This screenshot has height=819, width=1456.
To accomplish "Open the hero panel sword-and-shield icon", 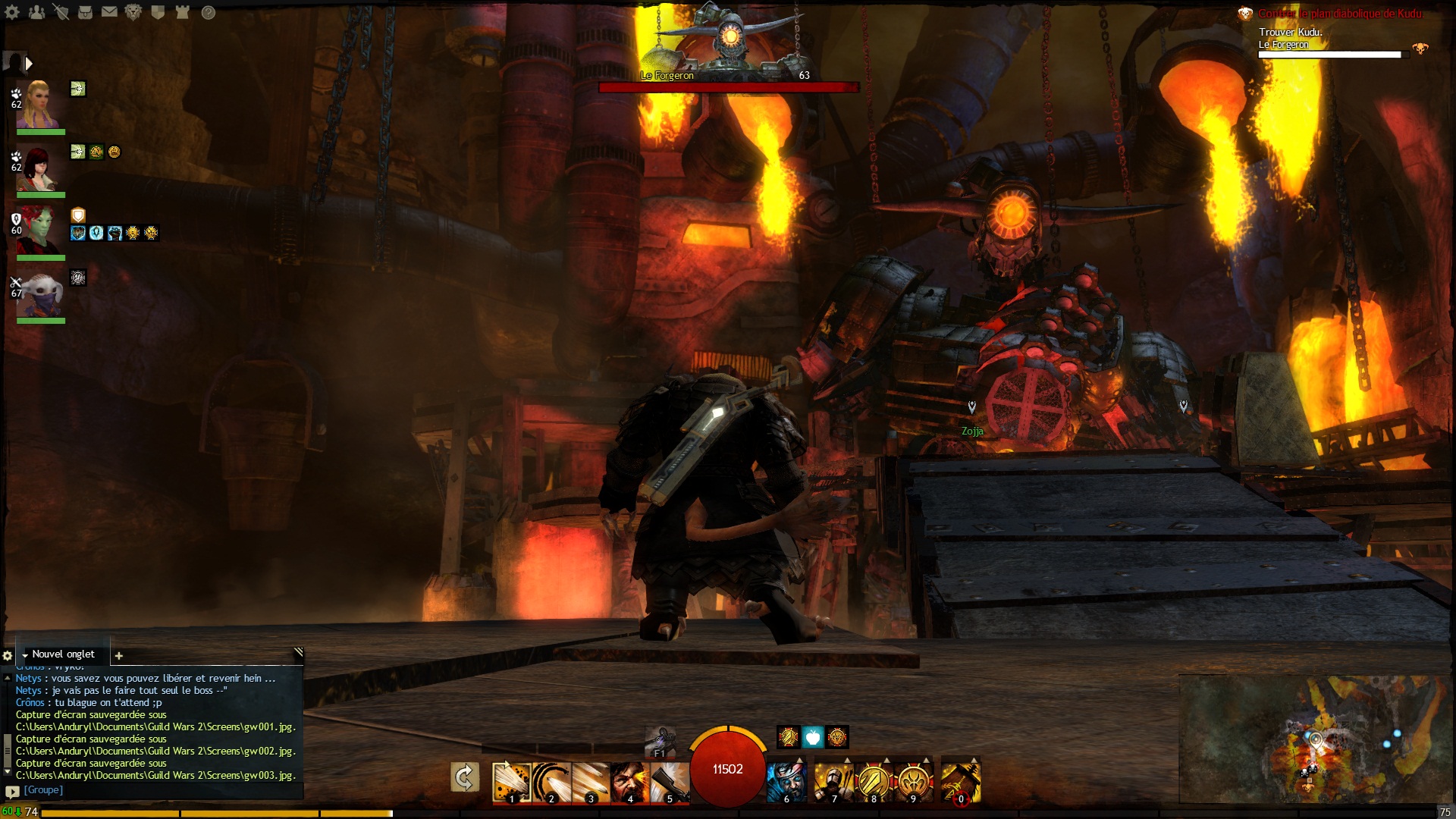I will (x=61, y=12).
